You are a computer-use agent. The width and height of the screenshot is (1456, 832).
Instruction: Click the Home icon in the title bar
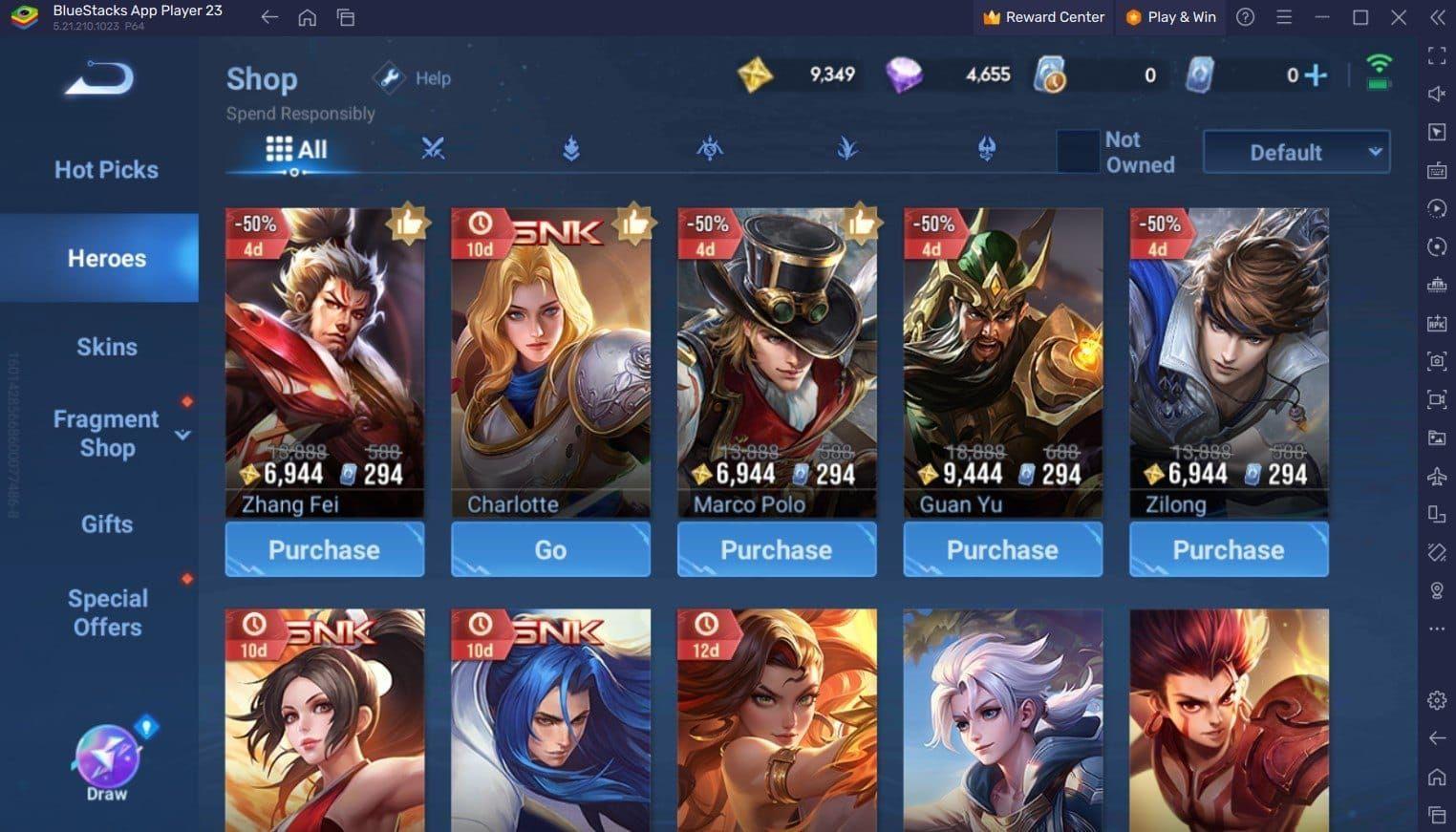click(307, 17)
